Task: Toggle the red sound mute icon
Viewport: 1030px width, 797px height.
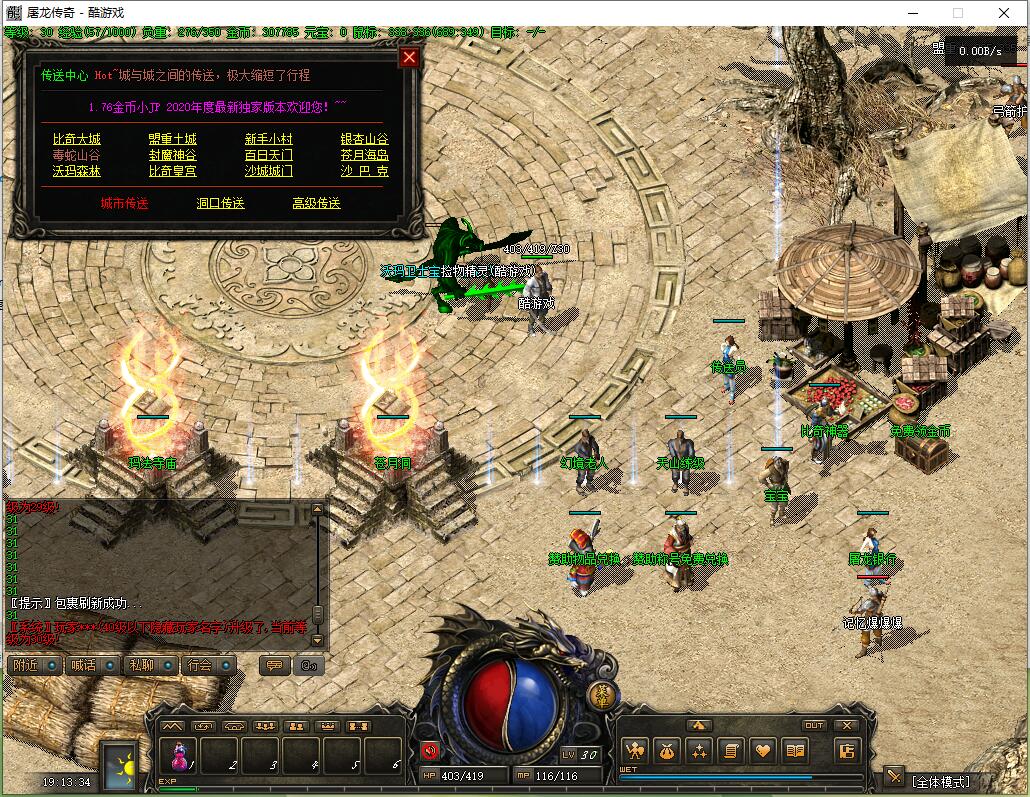Action: point(430,750)
